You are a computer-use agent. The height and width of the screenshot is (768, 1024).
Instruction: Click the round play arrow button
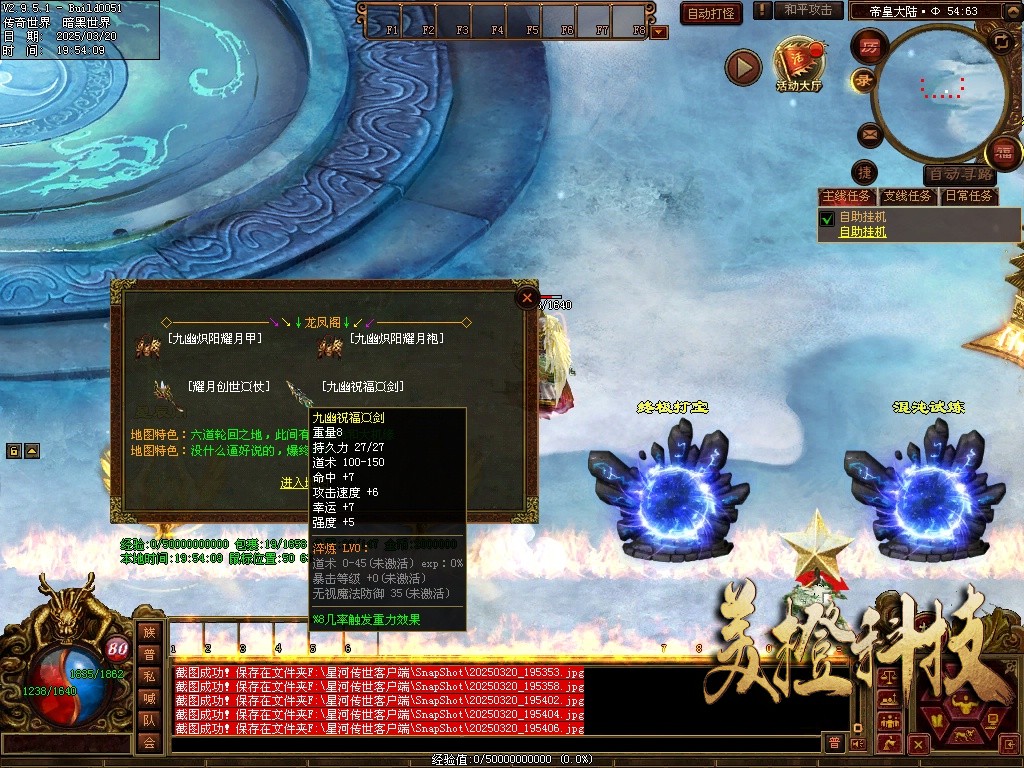coord(743,67)
